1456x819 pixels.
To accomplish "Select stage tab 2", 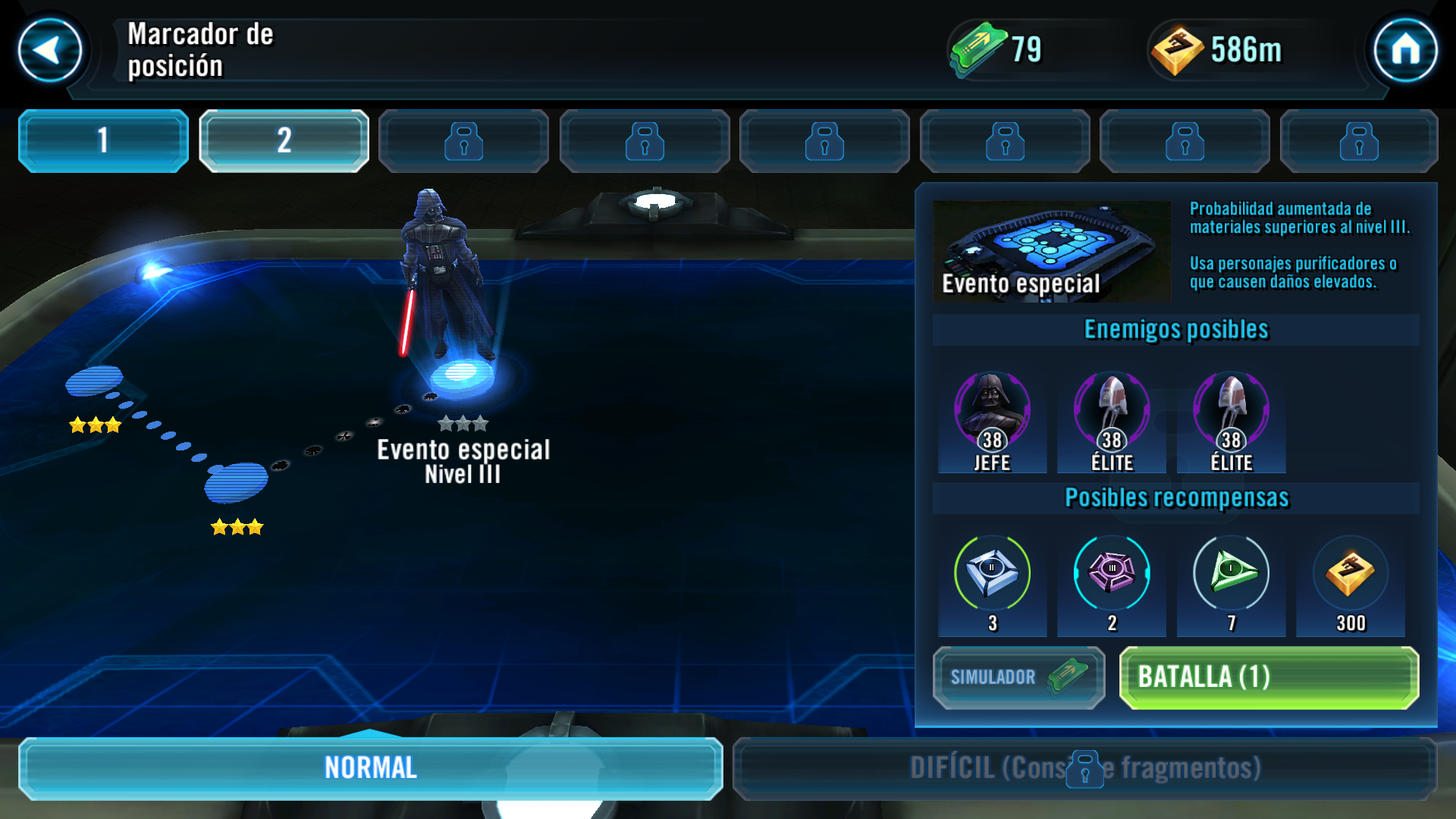I will [284, 141].
